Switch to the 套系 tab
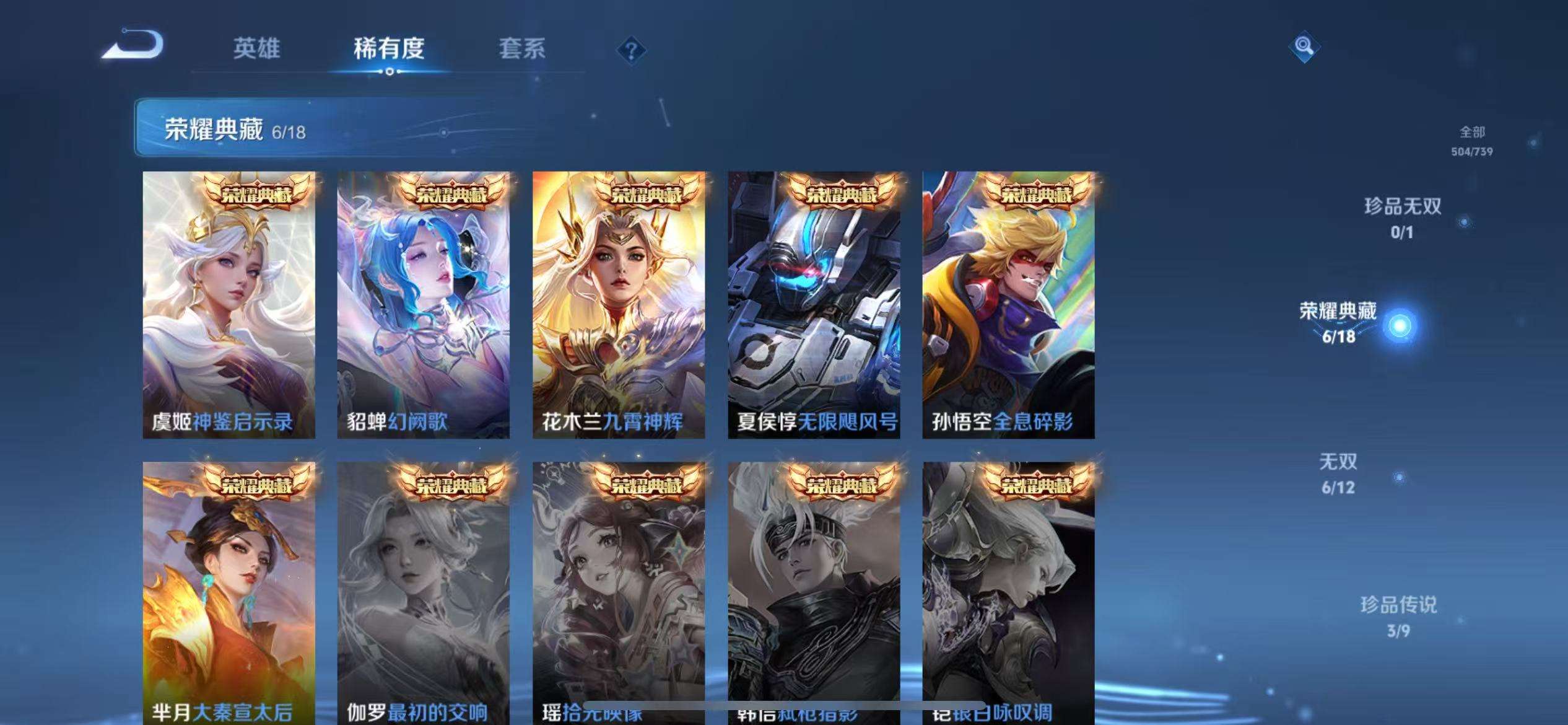The width and height of the screenshot is (1568, 725). [x=522, y=50]
